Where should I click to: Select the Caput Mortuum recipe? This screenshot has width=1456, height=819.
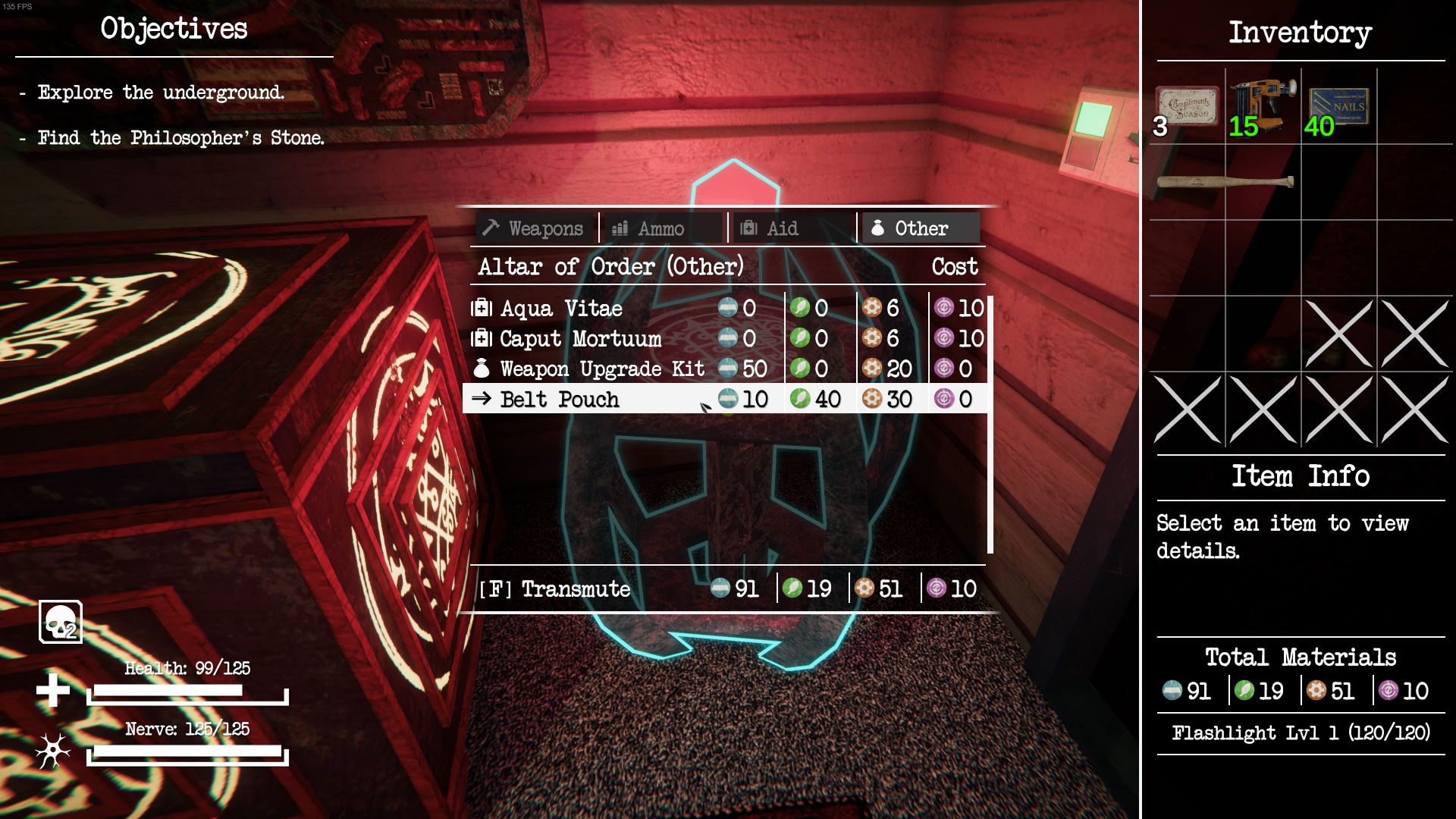580,339
